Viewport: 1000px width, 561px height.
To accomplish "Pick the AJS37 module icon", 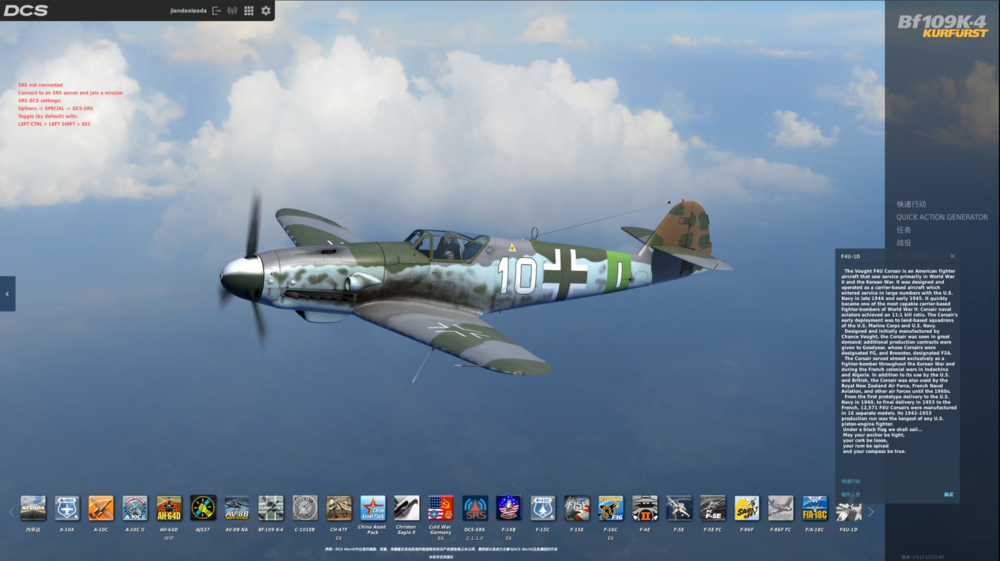I will tap(203, 508).
